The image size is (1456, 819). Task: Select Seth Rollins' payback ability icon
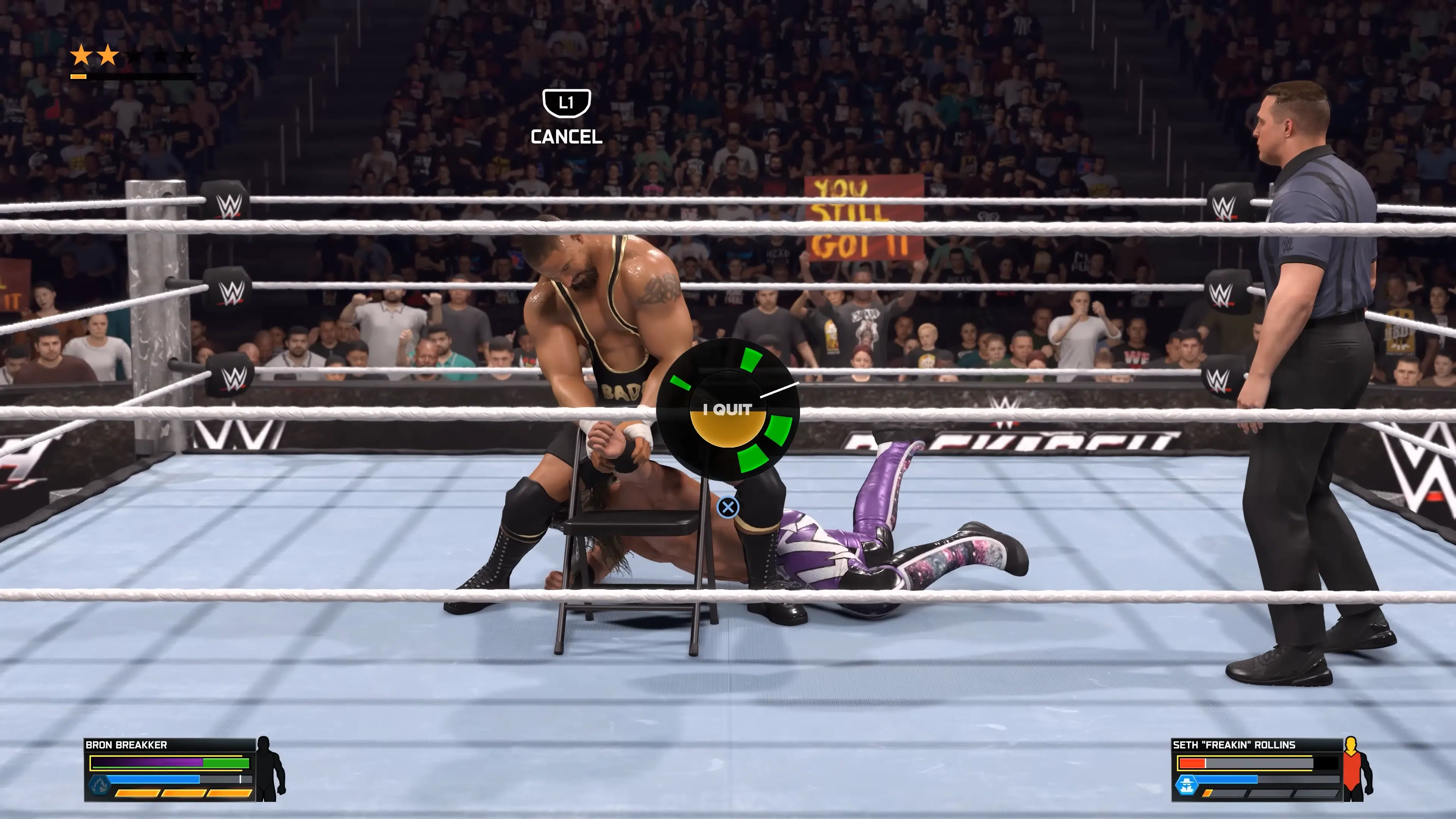pos(1186,784)
